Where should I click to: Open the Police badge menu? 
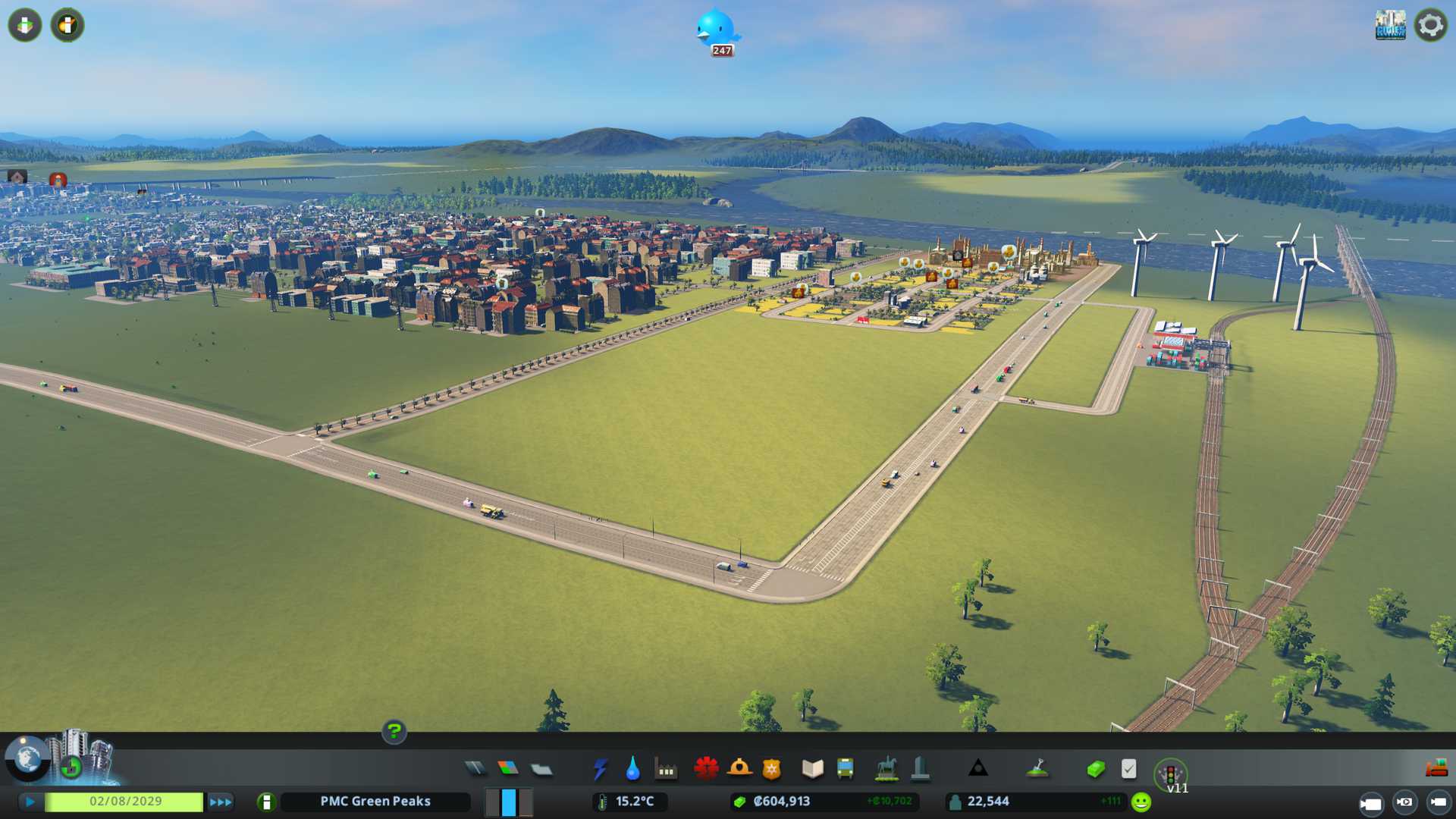(x=772, y=769)
